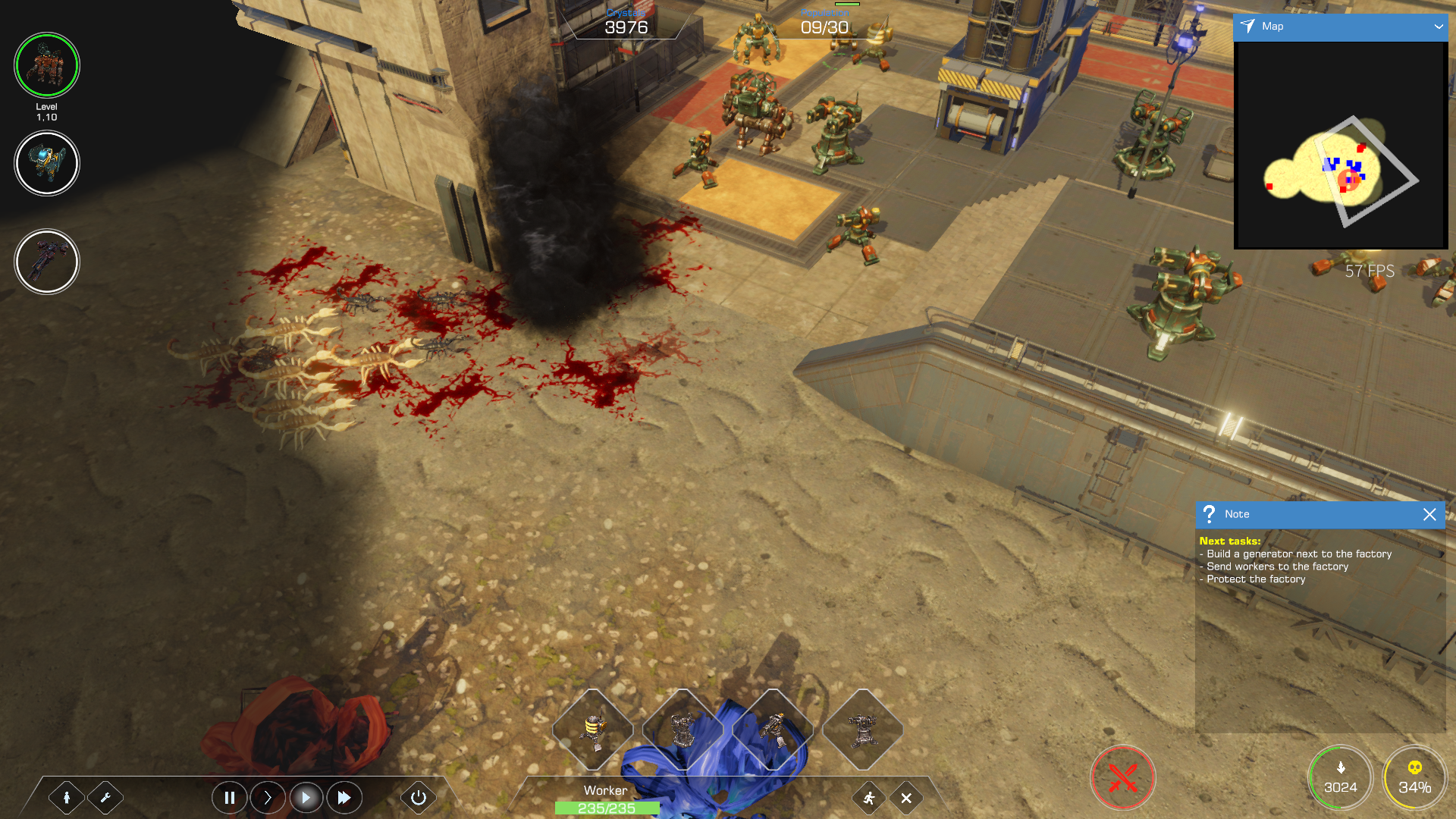Choose the gray turret tower build option
Viewport: 1456px width, 819px height.
click(x=682, y=730)
